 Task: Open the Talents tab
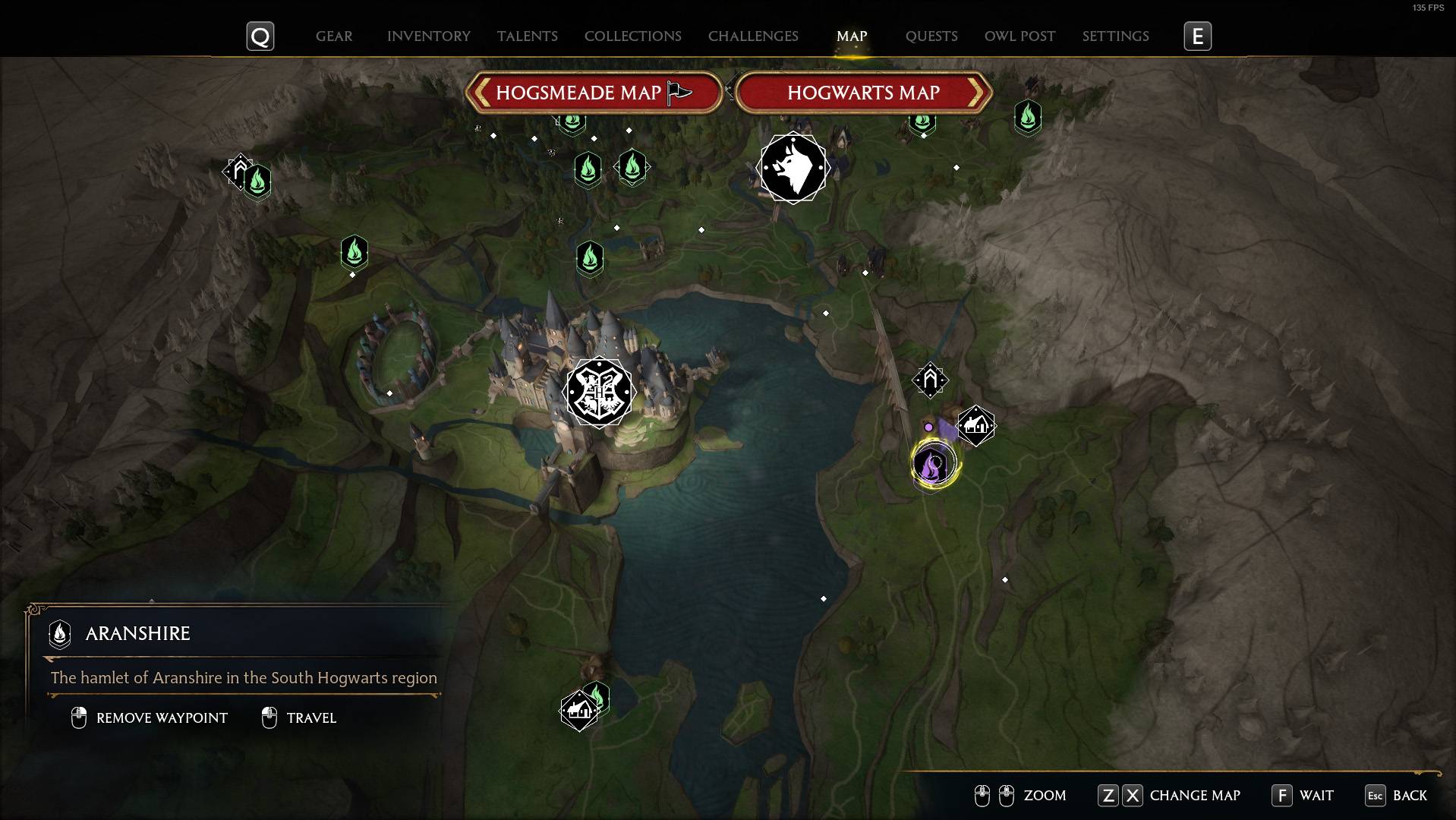tap(527, 36)
